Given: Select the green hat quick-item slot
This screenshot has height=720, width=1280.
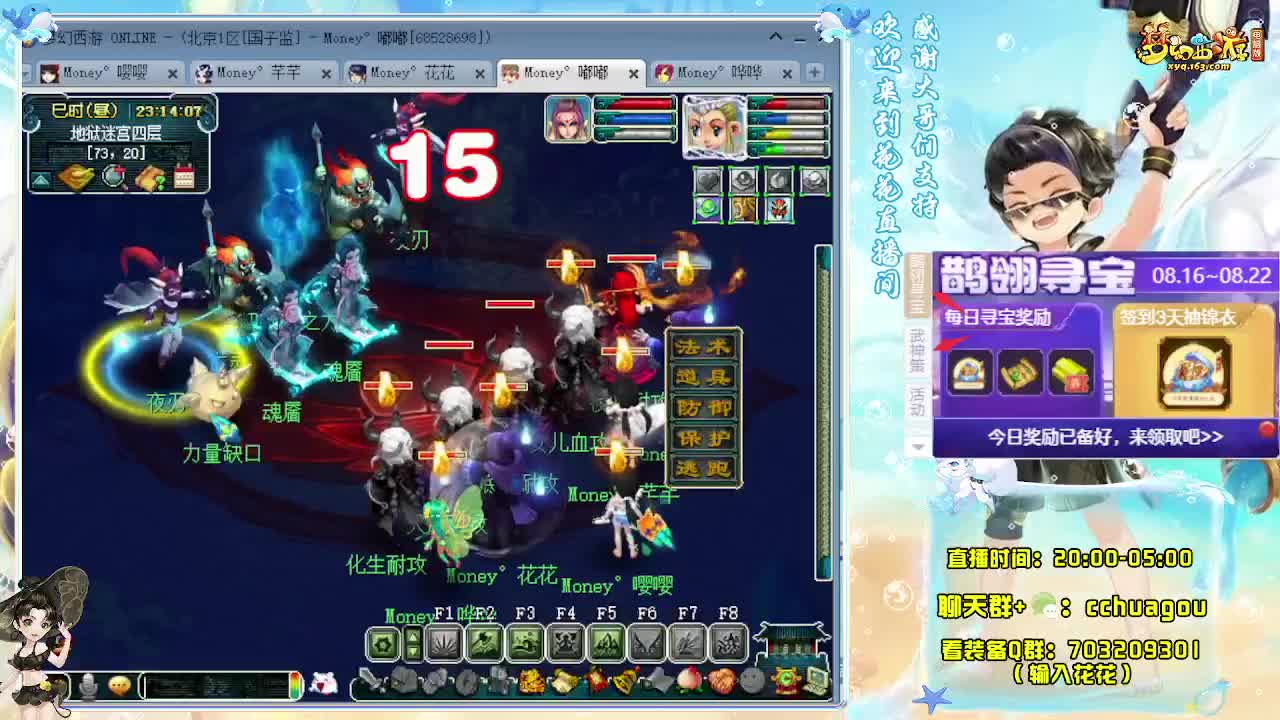Looking at the screenshot, I should point(707,210).
